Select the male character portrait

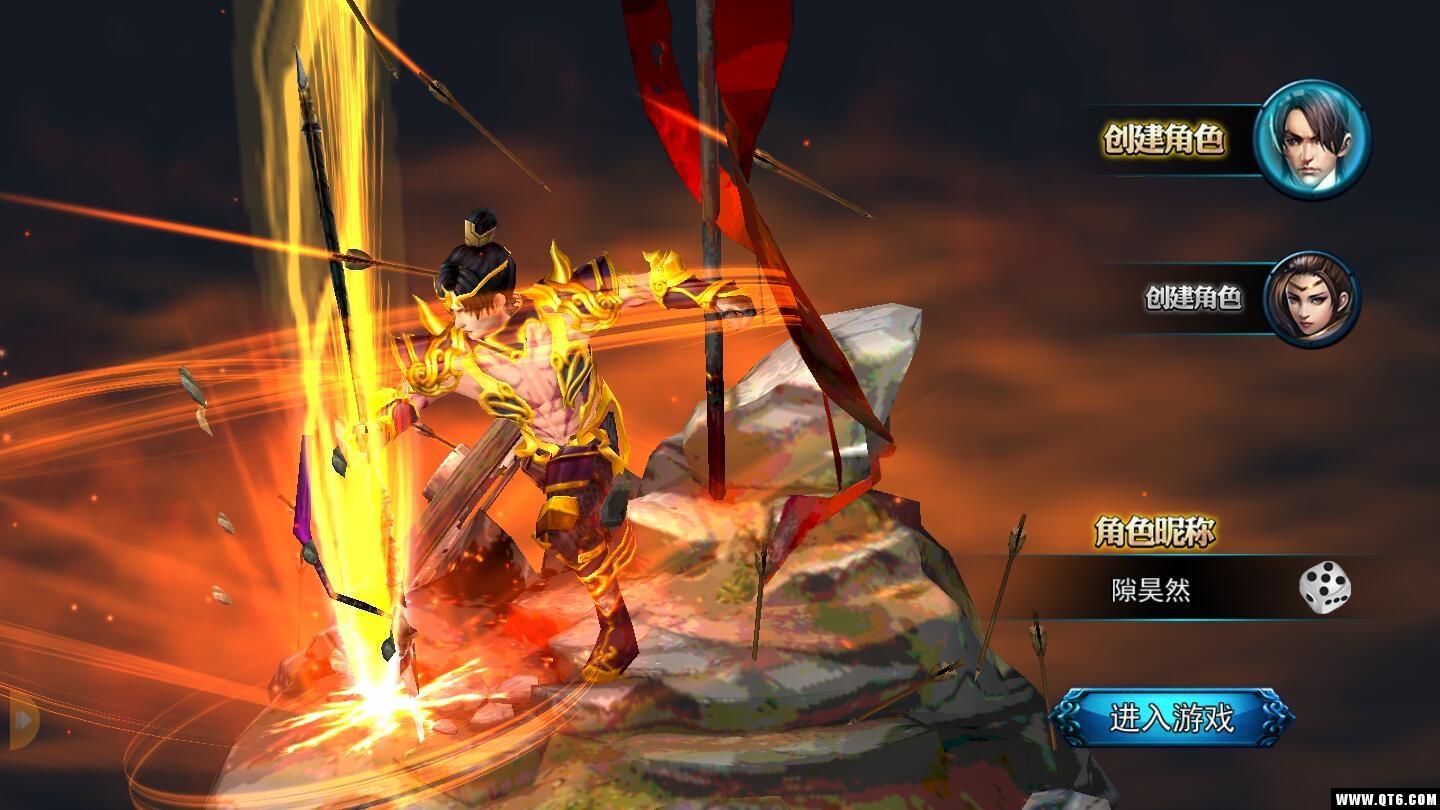tap(1311, 140)
